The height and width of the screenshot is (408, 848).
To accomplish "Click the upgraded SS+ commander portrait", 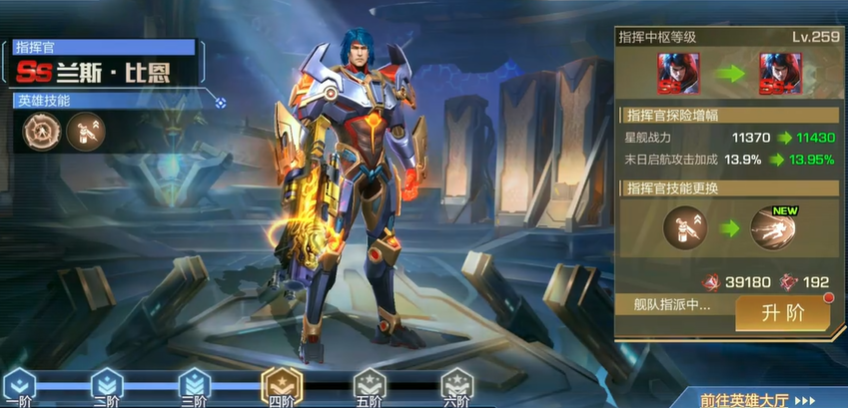I will [x=780, y=73].
